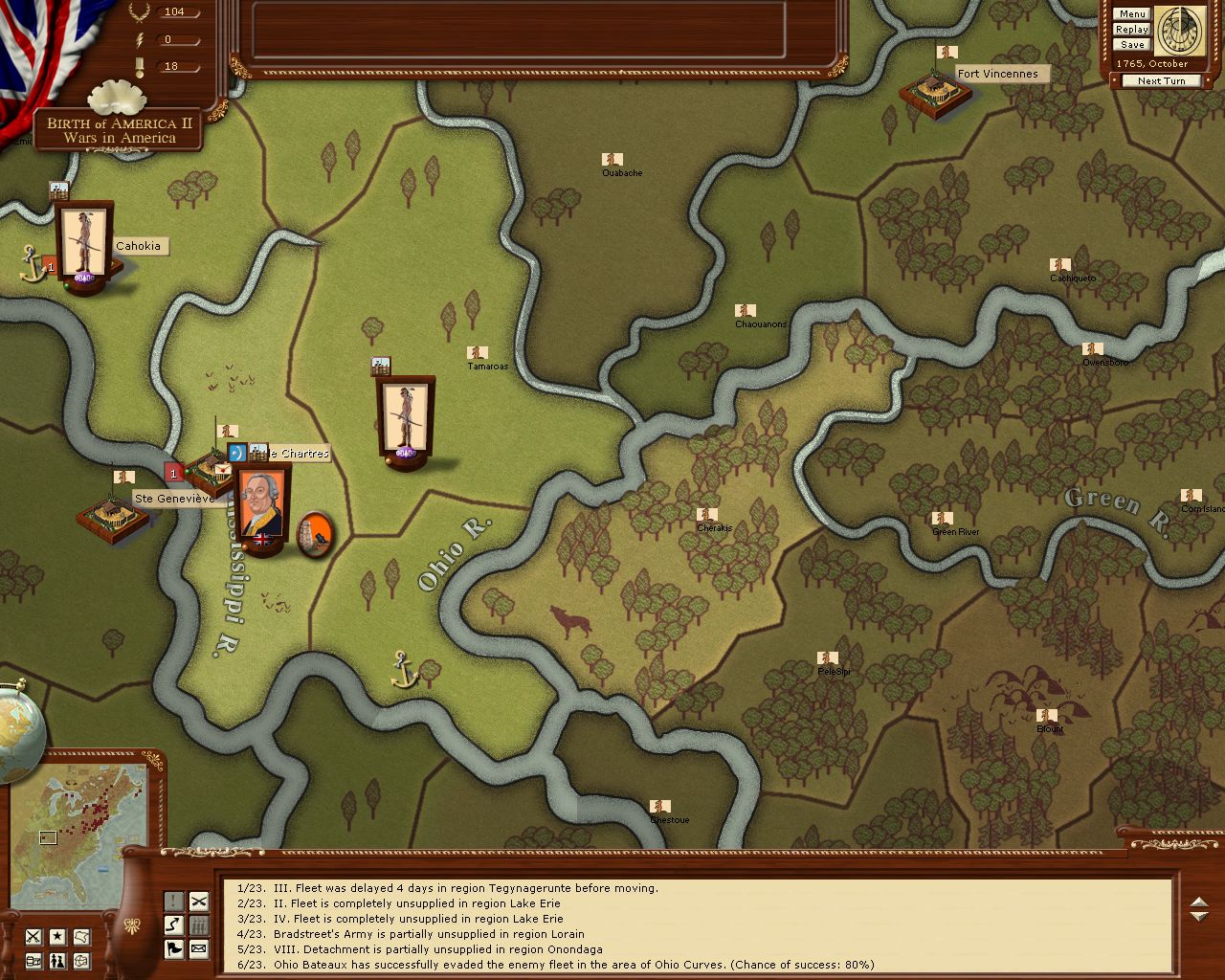Viewport: 1225px width, 980px height.
Task: Toggle the supply wagon map filter
Action: coord(33,960)
